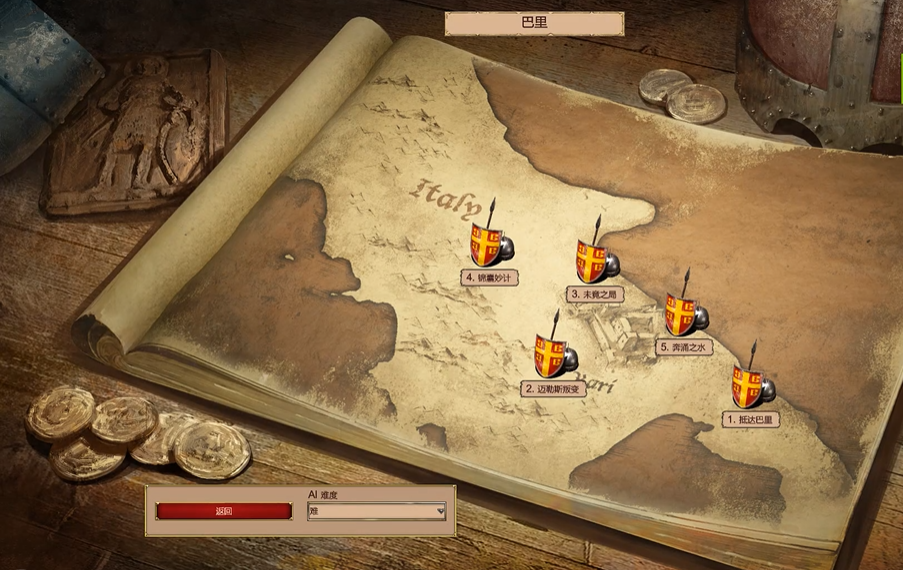Open scenario 5 奔涌之水
903x570 pixels.
click(x=685, y=316)
